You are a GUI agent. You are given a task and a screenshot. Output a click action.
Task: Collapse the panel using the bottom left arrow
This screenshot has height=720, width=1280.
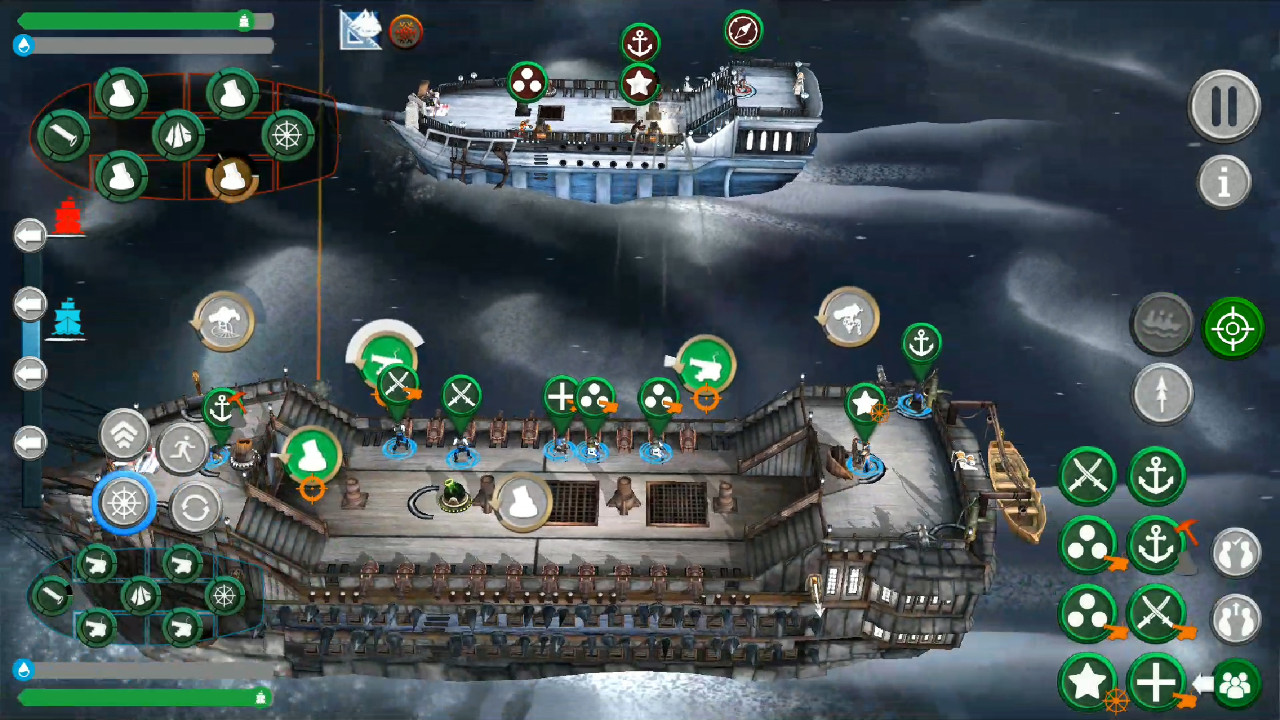pos(29,442)
